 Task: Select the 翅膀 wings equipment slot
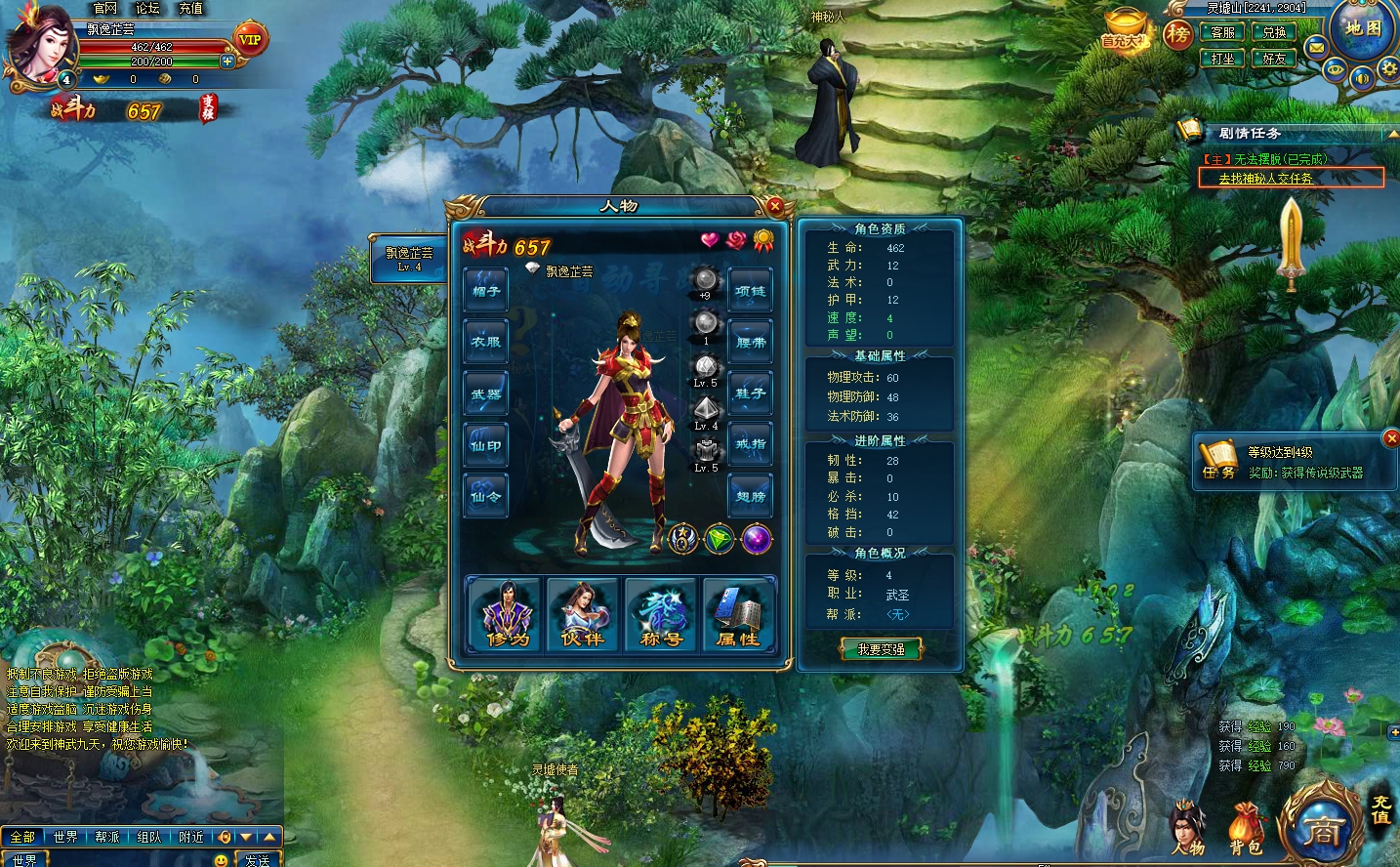(x=750, y=496)
